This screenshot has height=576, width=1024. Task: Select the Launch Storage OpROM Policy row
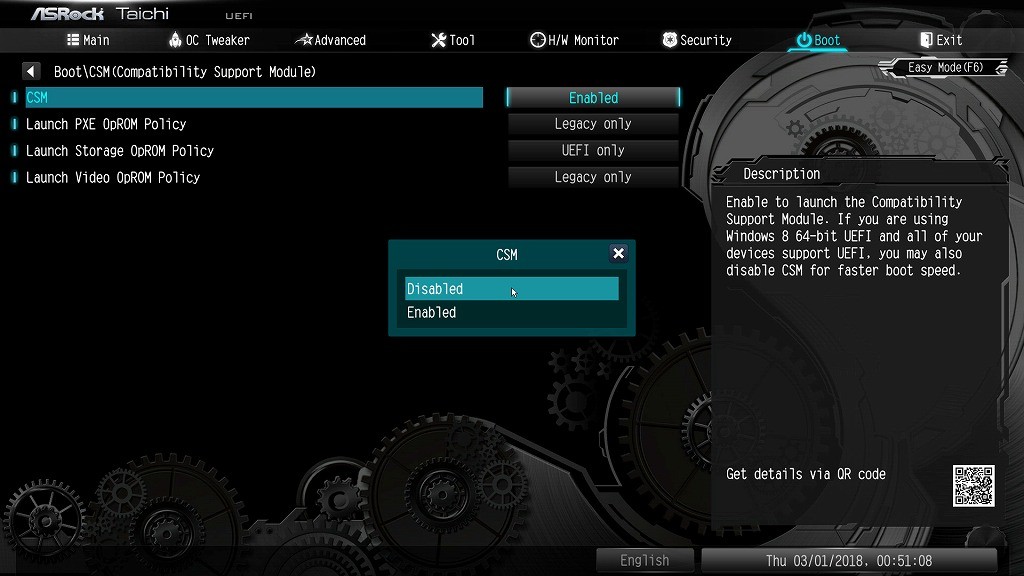pos(120,151)
